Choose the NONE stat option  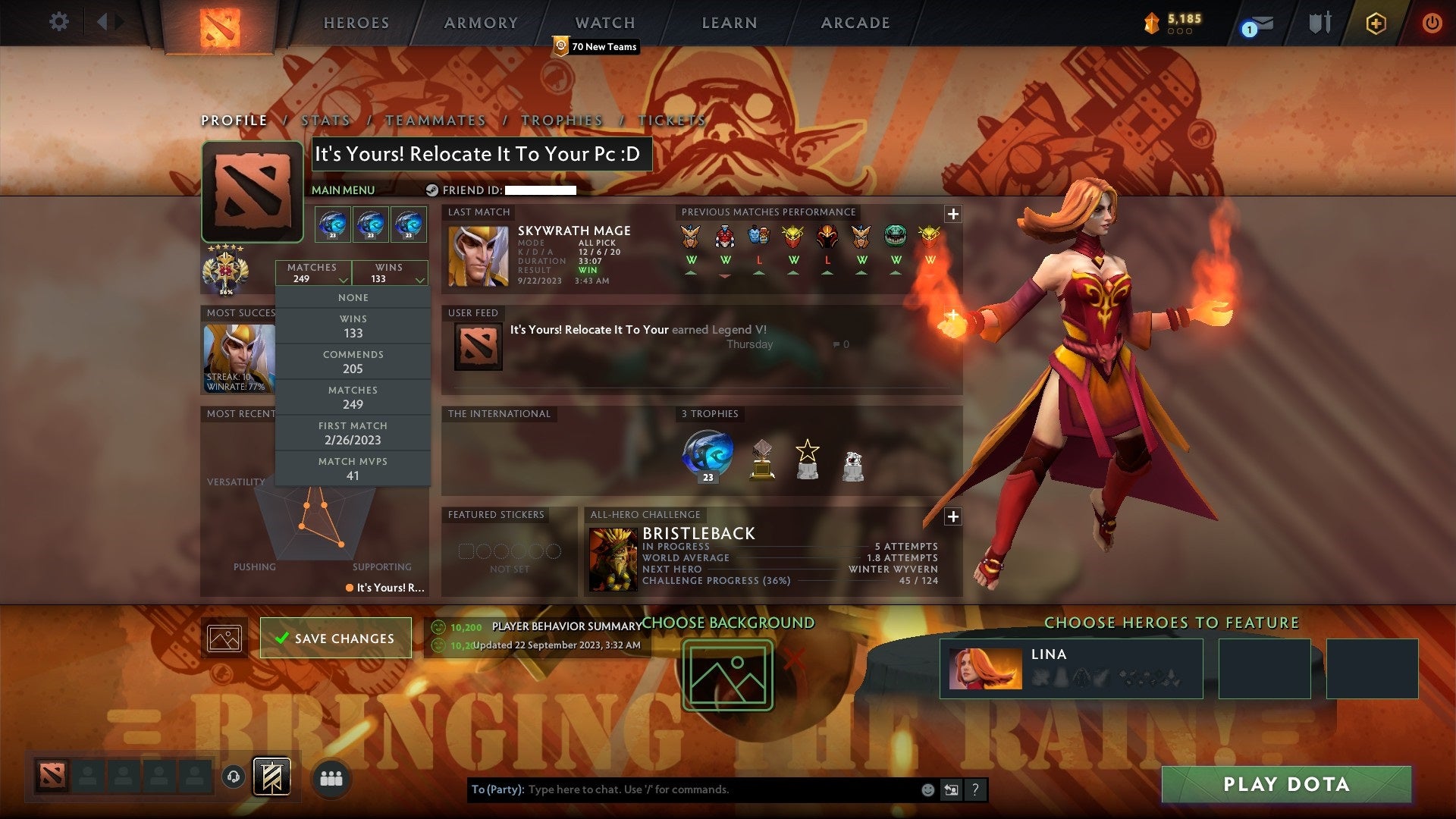[353, 297]
